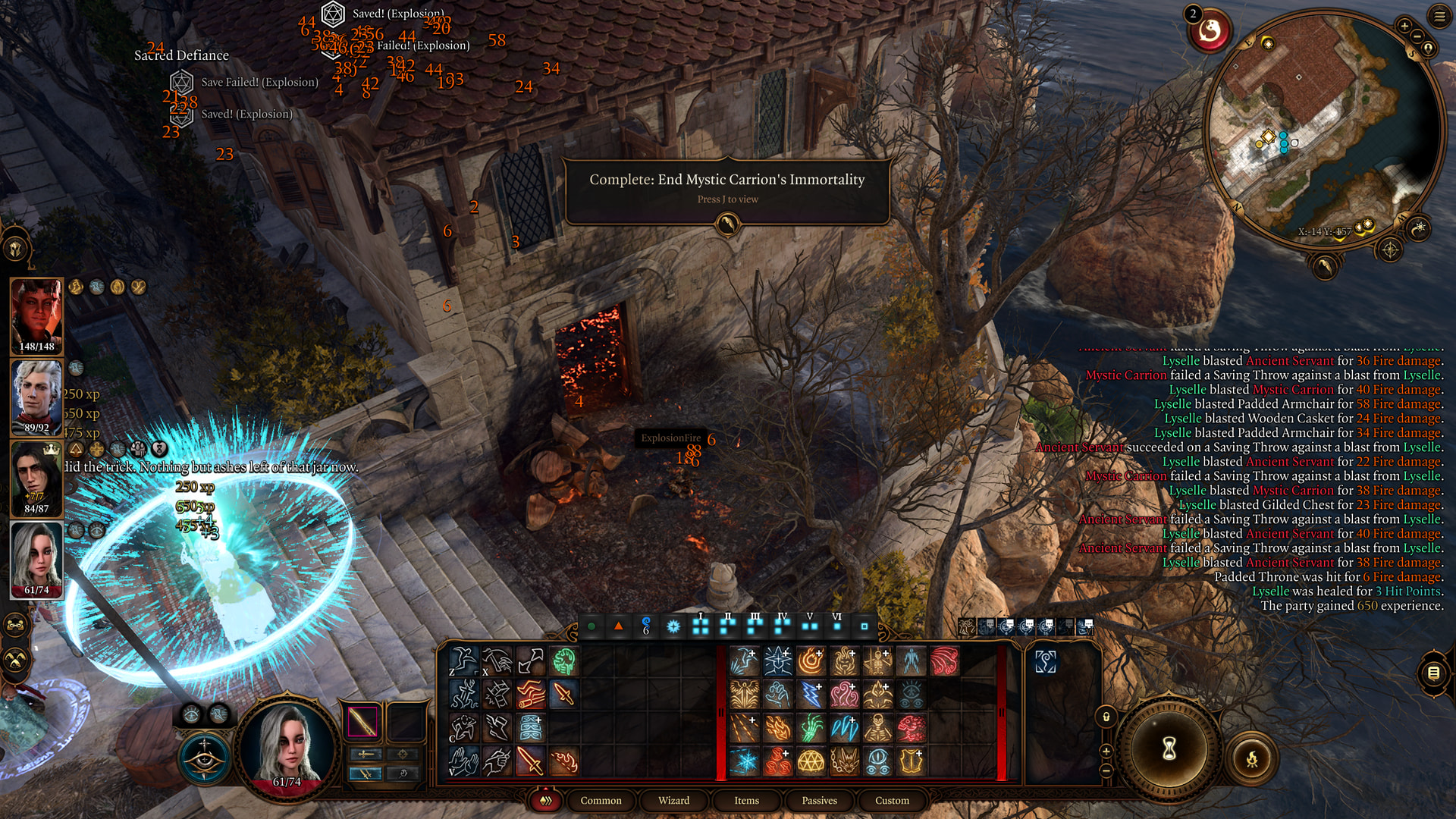Image resolution: width=1456 pixels, height=819 pixels.
Task: Open the main menu hamburger button
Action: point(1439,17)
